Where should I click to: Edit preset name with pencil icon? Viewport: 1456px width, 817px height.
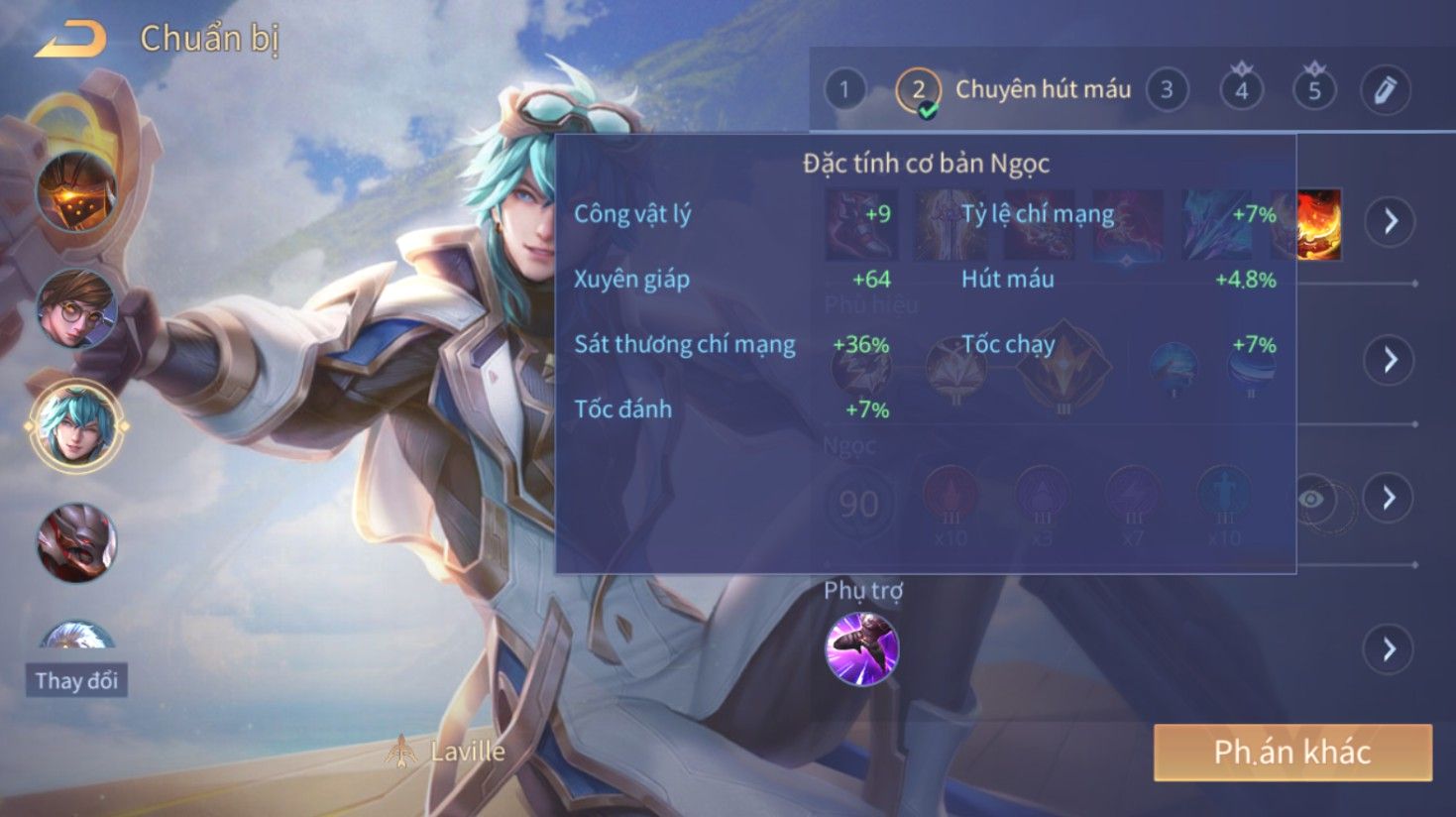pos(1385,90)
